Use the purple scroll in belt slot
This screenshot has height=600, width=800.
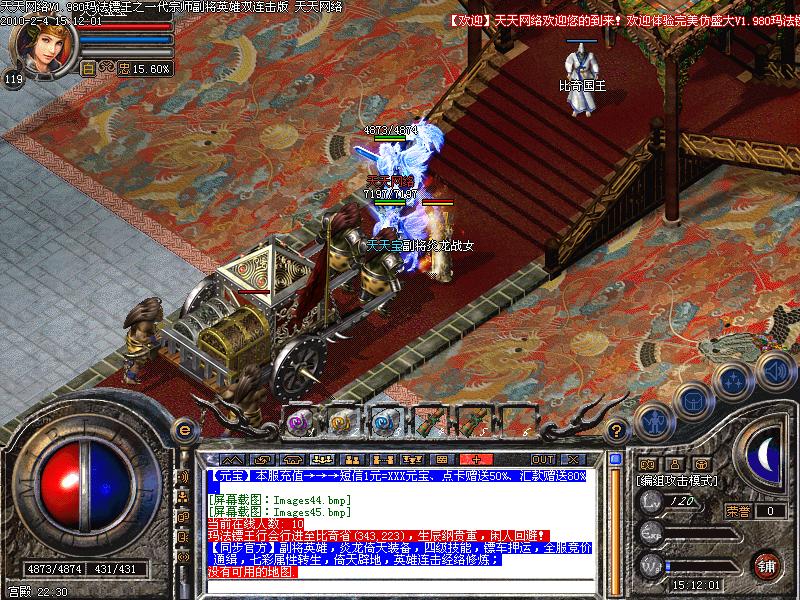click(298, 422)
